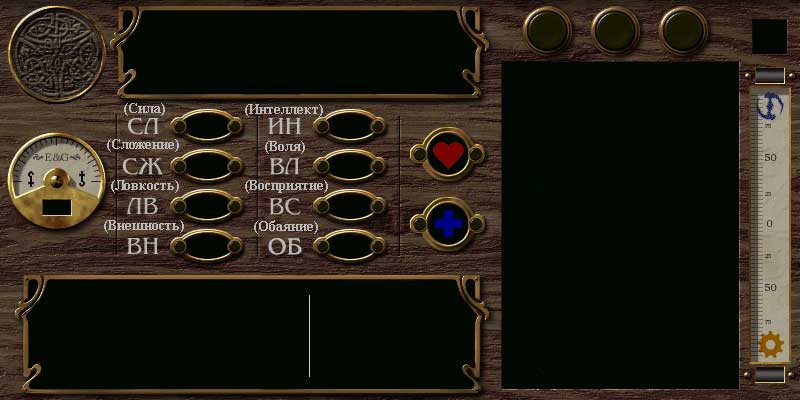Select the Восприятие (ВС) stat oval
The image size is (800, 400).
(349, 205)
